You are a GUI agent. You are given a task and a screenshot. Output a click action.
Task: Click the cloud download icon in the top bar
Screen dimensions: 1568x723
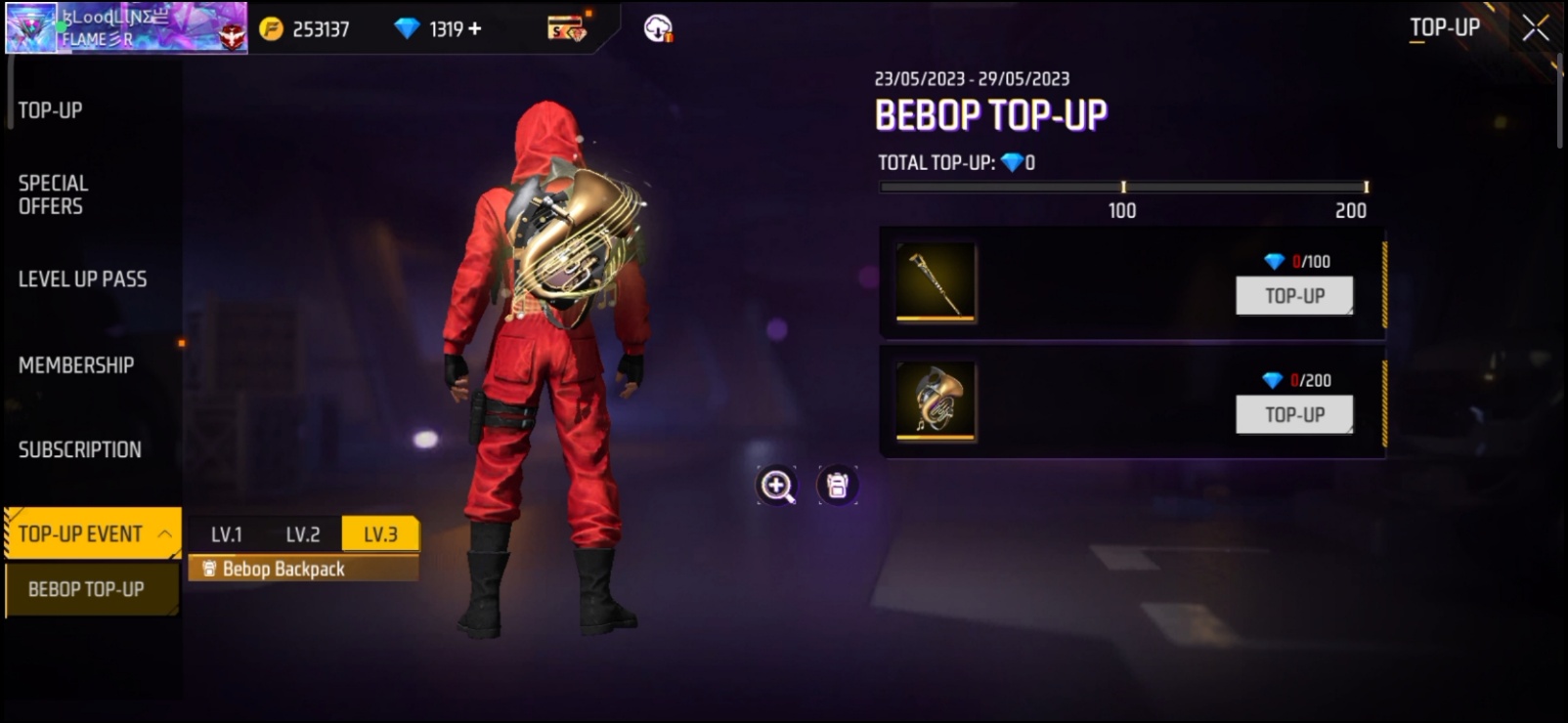(x=656, y=28)
